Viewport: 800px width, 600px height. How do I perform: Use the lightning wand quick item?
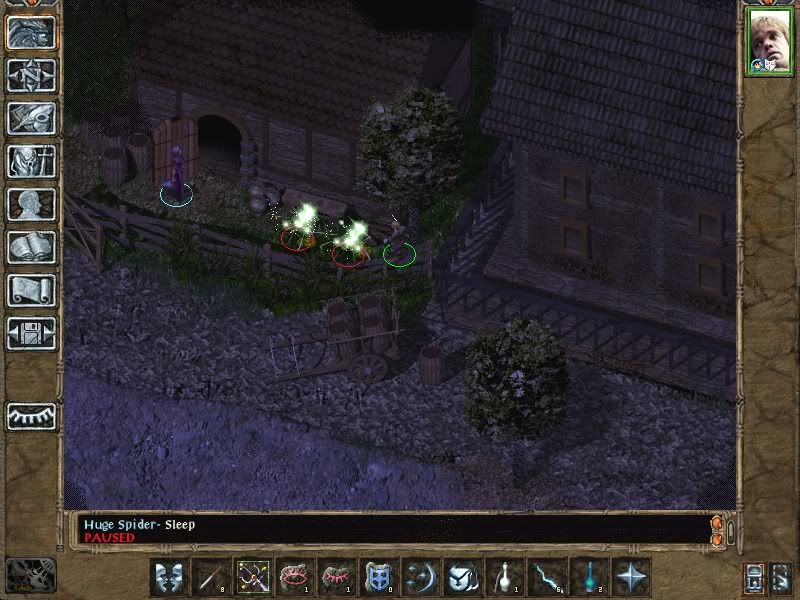tap(547, 577)
